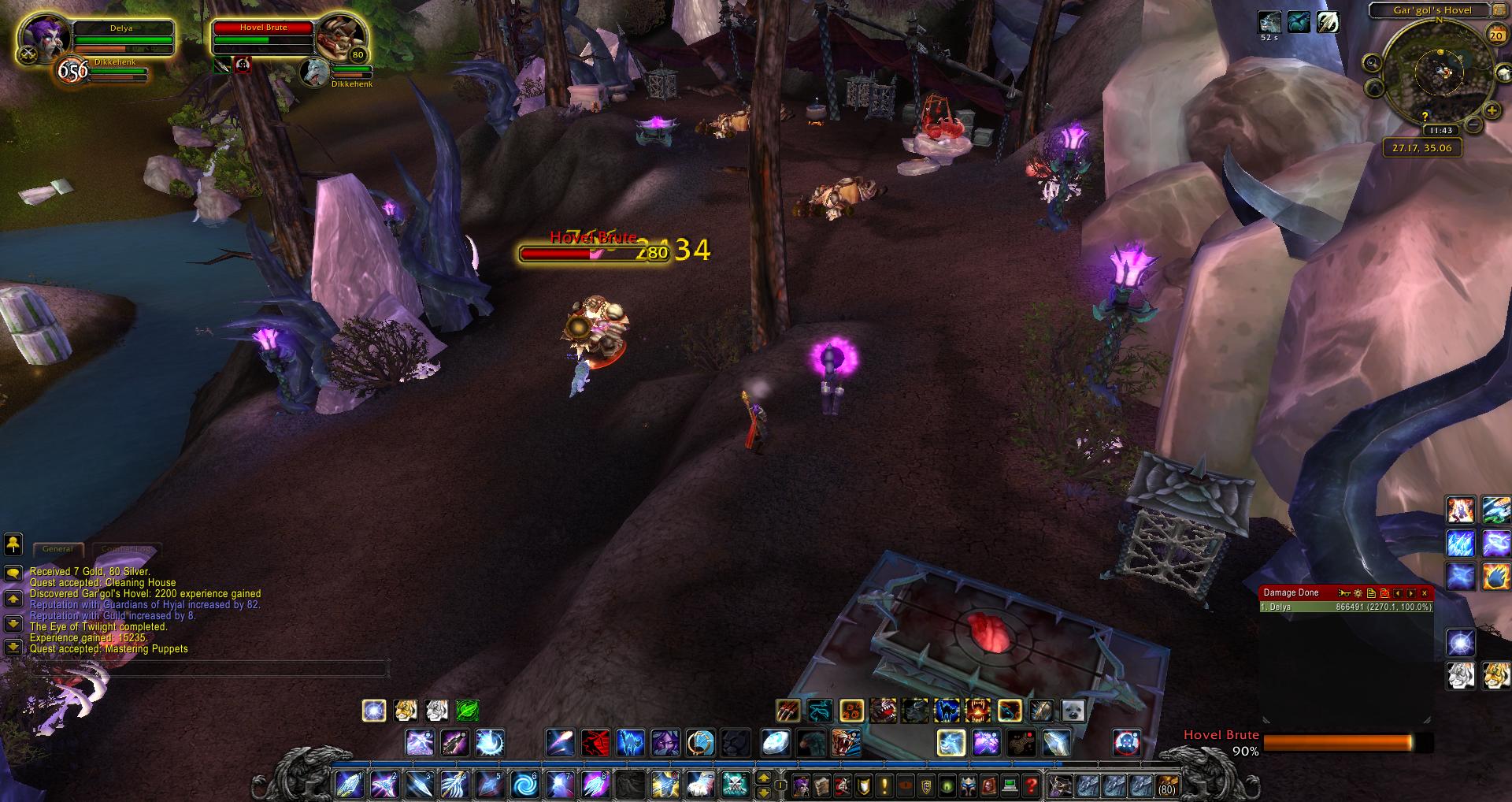The image size is (1512, 802).
Task: Click the minimap zoom-out minus button
Action: pyautogui.click(x=1473, y=124)
